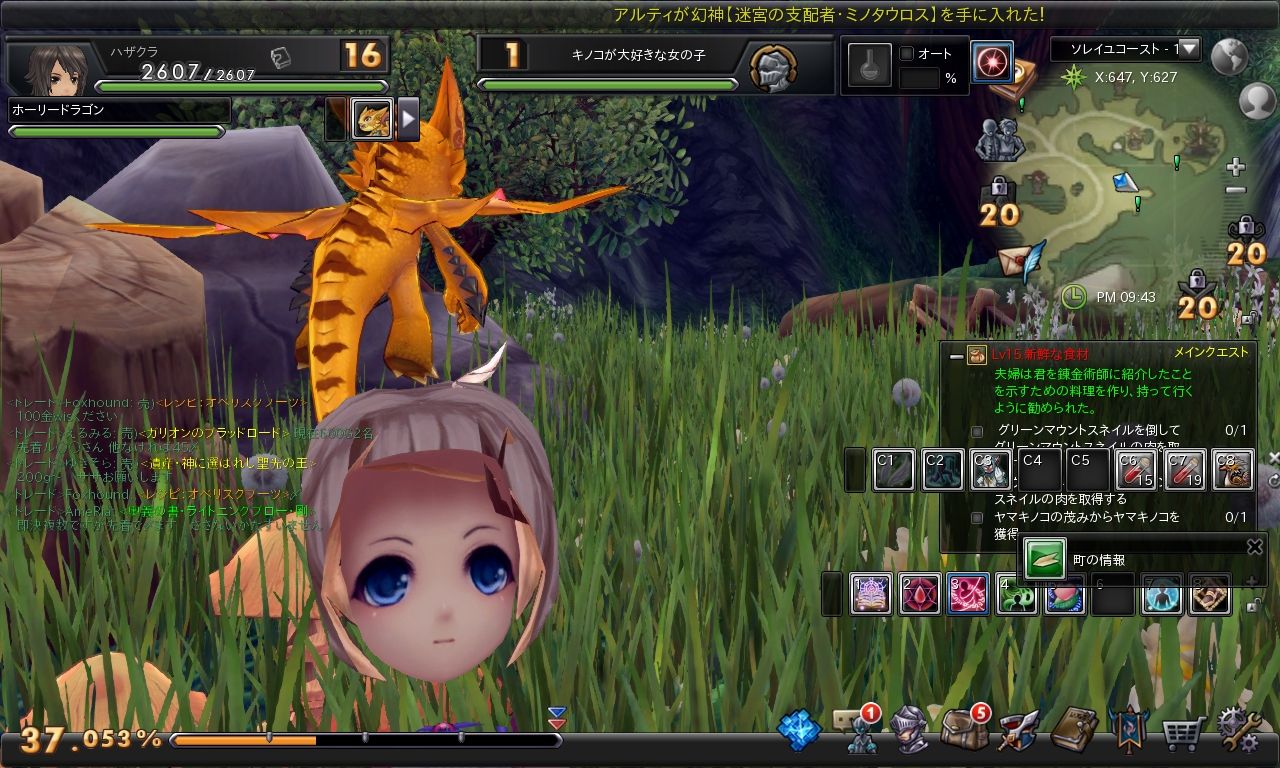Open the knight helmet character menu
The width and height of the screenshot is (1280, 768).
pos(909,730)
